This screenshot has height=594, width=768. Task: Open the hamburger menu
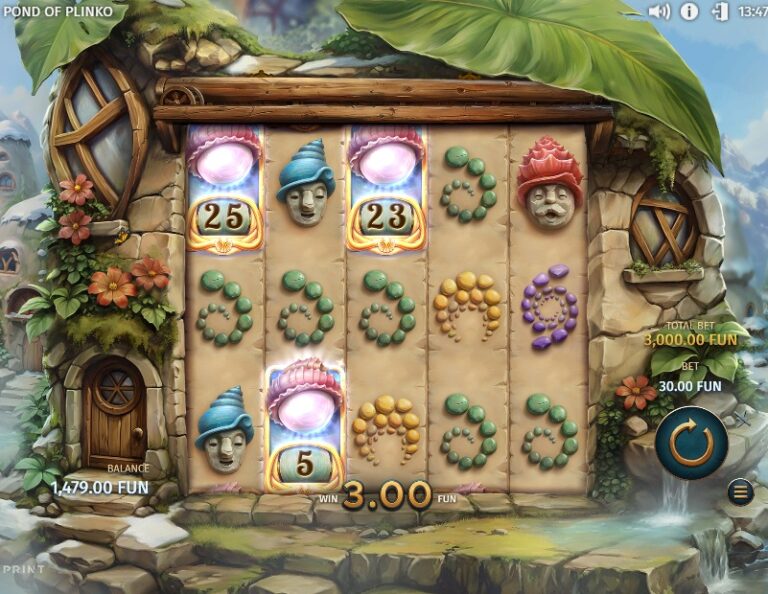(x=740, y=492)
